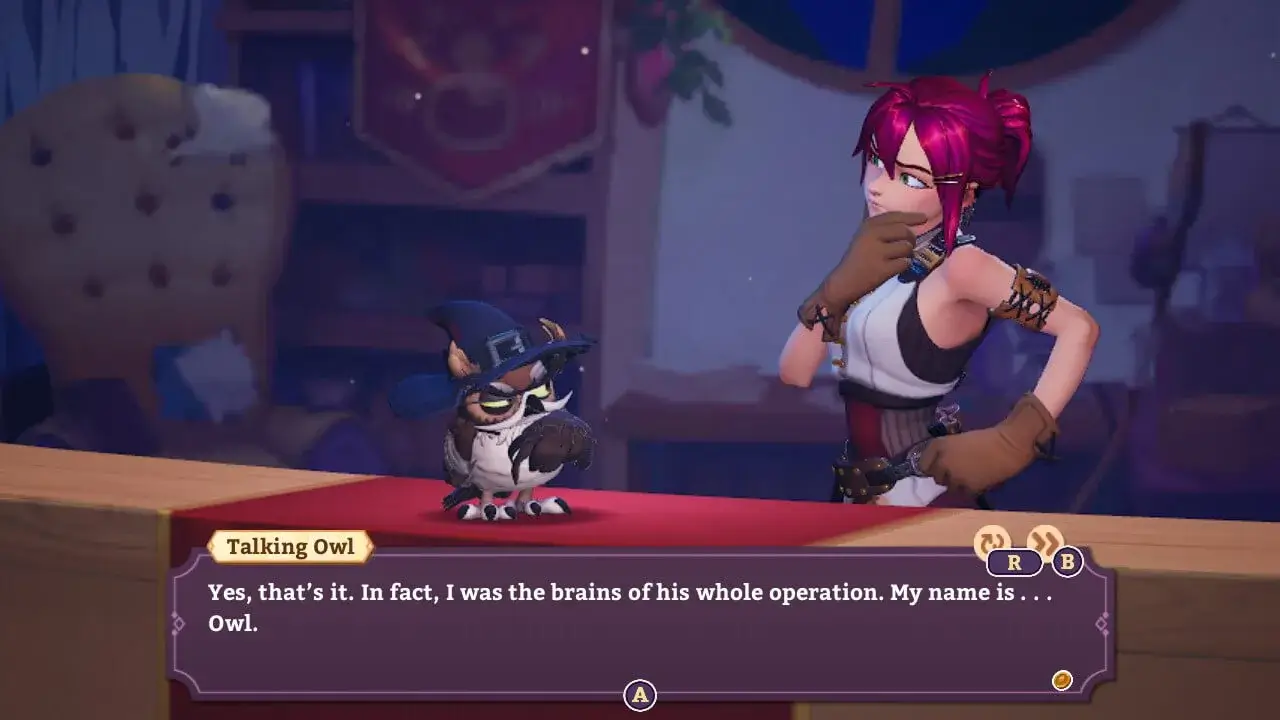Advance the Talking Owl dialogue box
1280x720 pixels.
click(640, 694)
